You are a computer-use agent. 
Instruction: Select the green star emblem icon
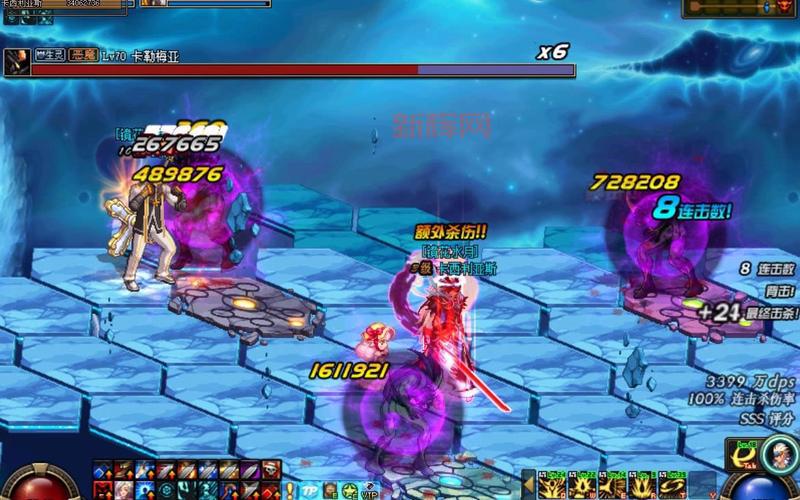349,490
